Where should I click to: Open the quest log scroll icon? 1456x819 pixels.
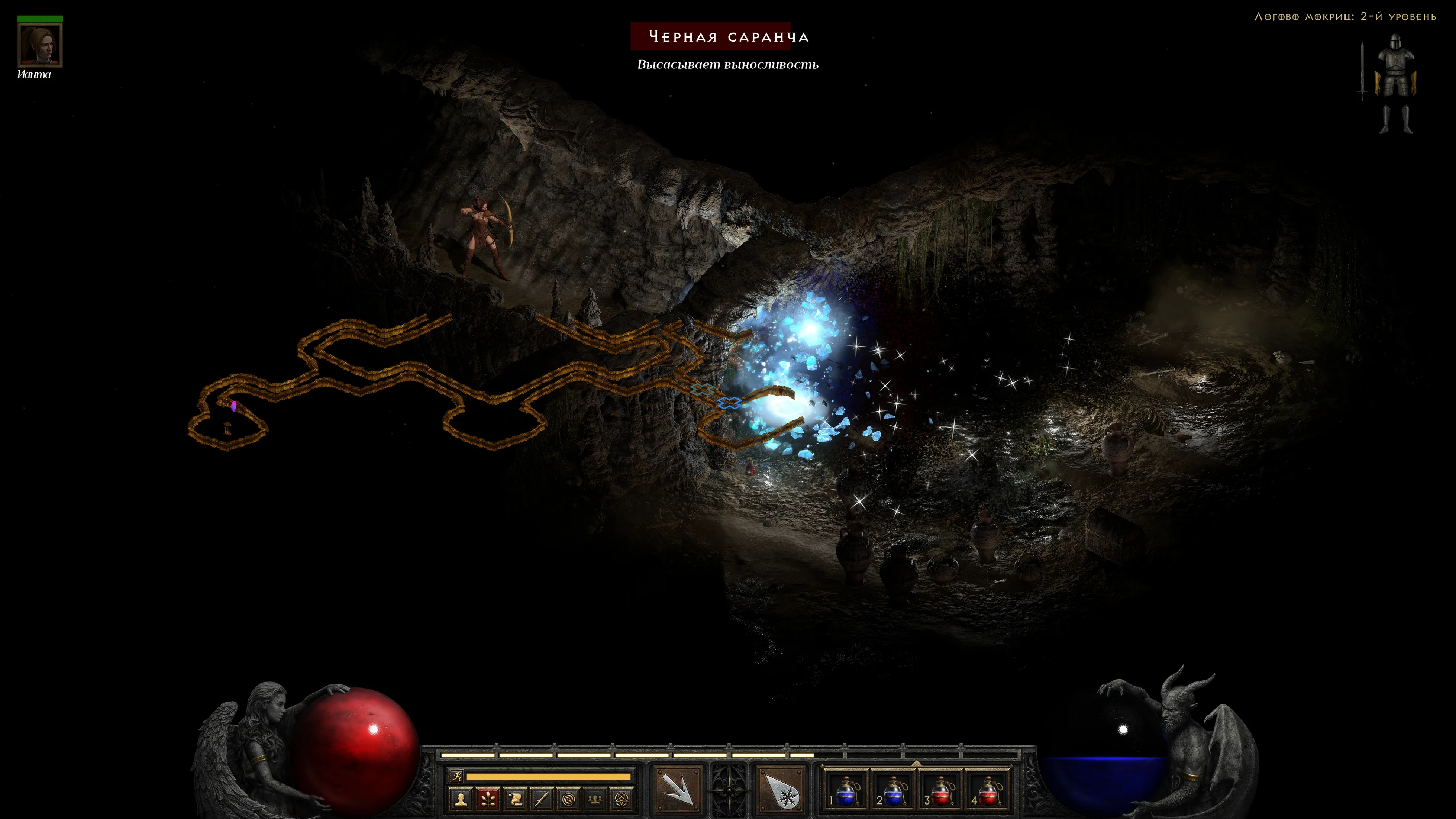tap(515, 799)
